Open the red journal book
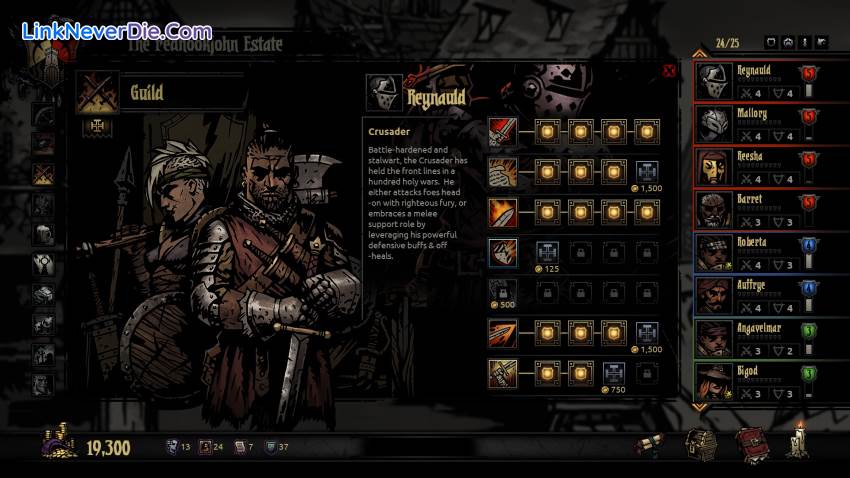 tap(750, 445)
